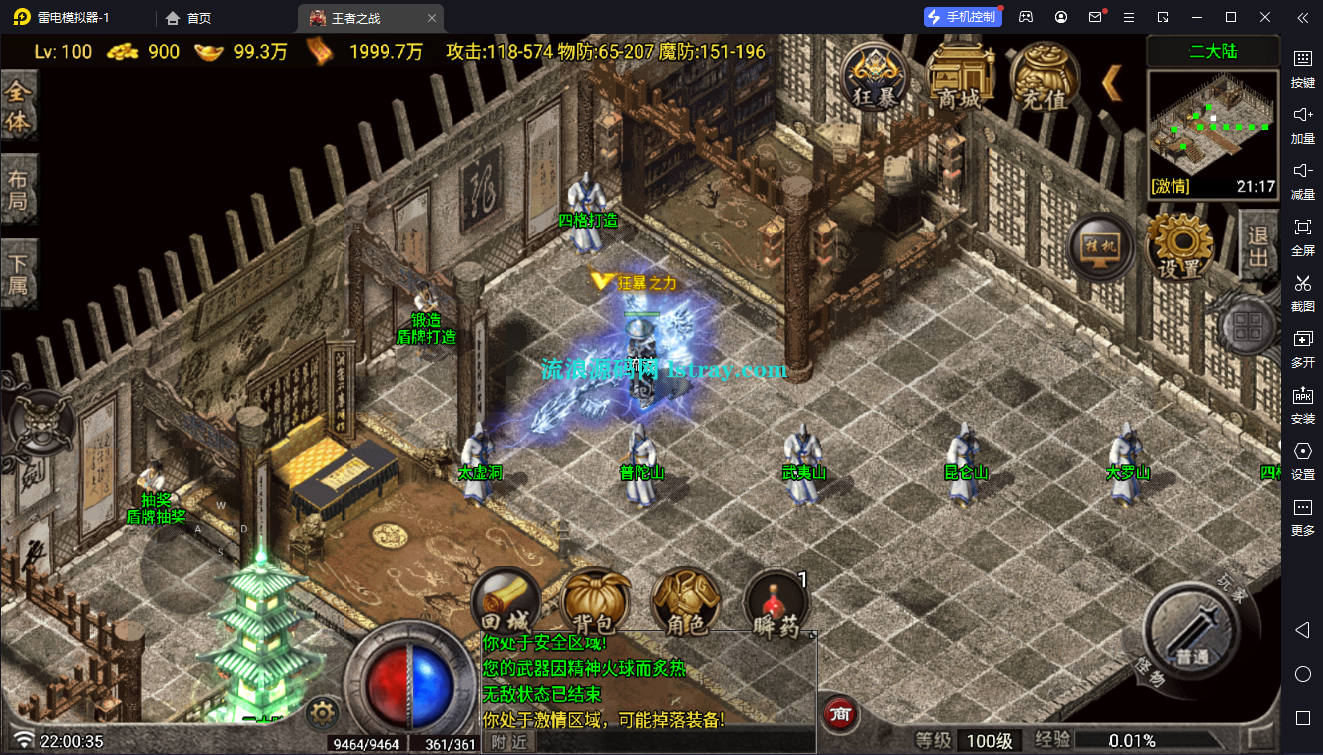Select the 下属 side tab
The height and width of the screenshot is (755, 1323).
(x=19, y=275)
